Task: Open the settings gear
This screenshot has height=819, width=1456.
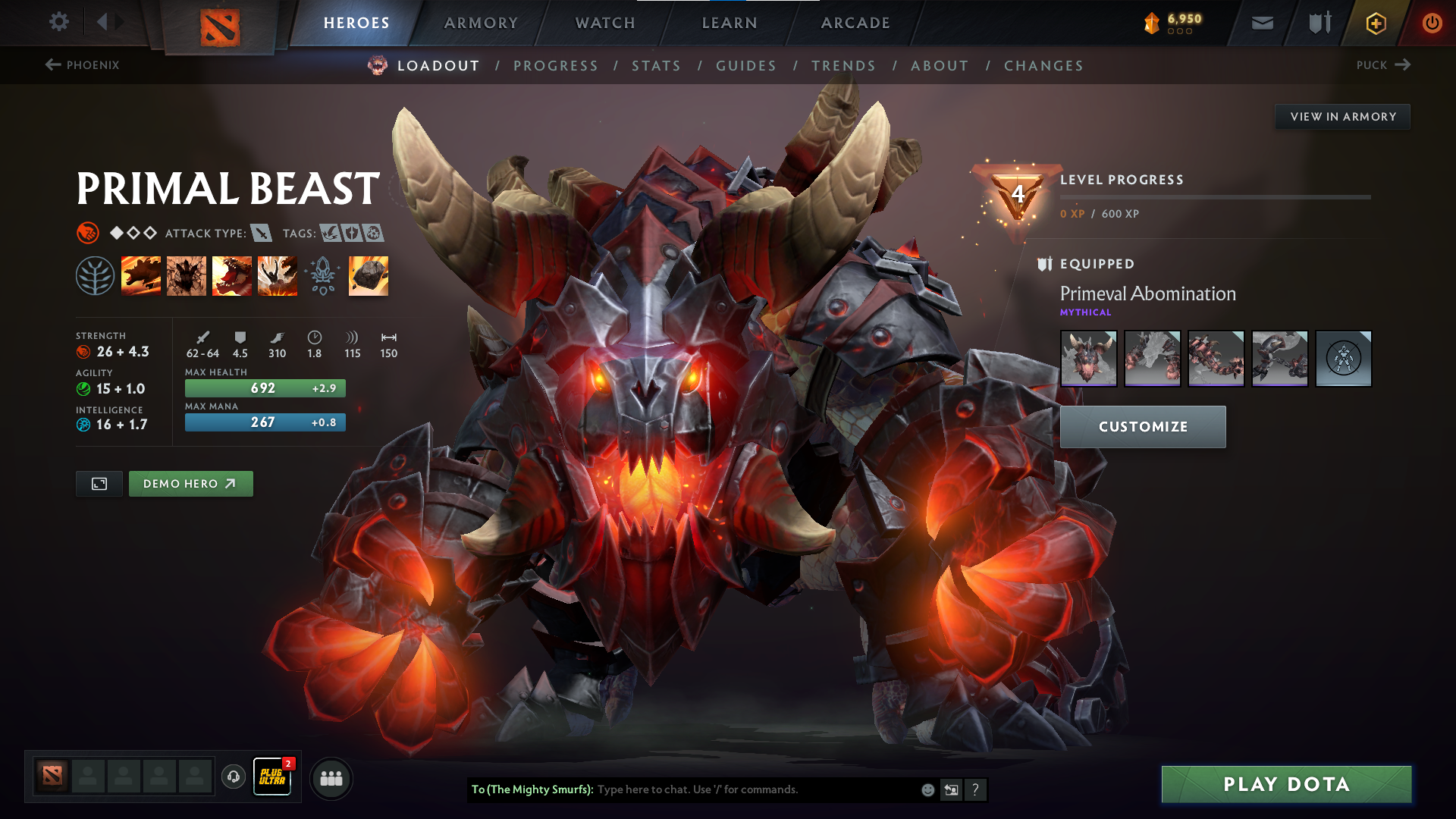Action: pos(58,22)
